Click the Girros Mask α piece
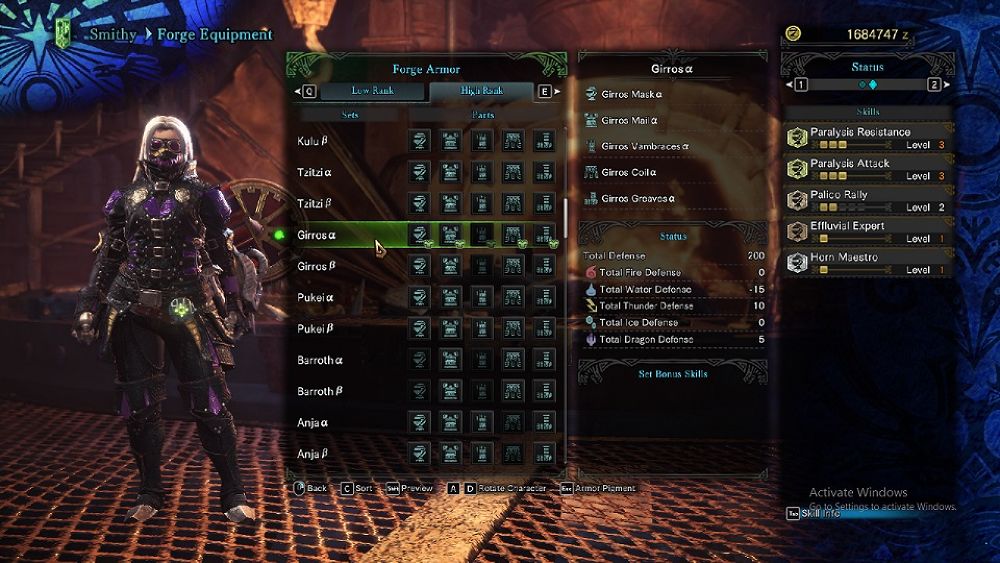 pos(631,95)
